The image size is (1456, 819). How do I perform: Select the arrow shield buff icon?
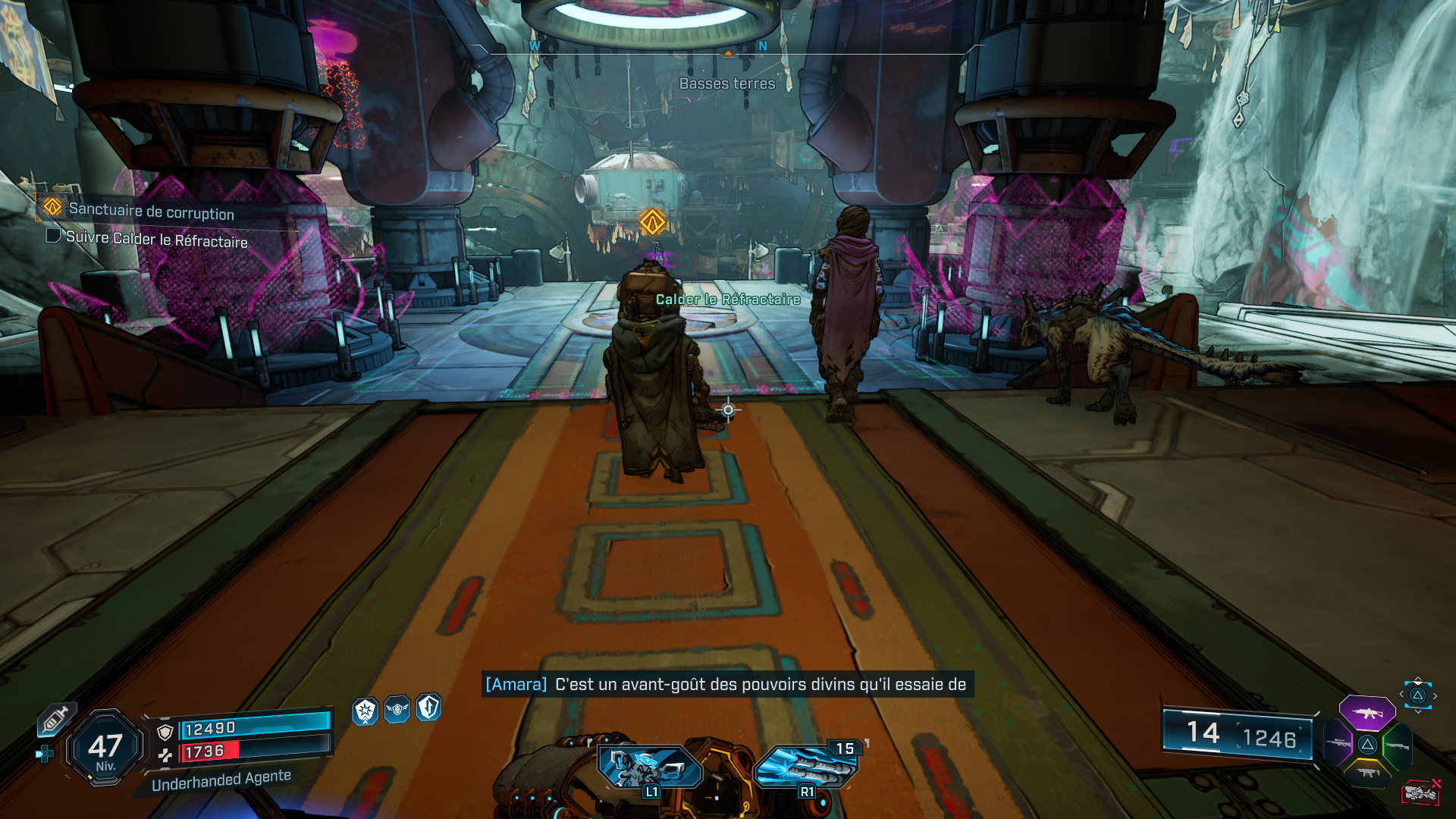(x=428, y=708)
